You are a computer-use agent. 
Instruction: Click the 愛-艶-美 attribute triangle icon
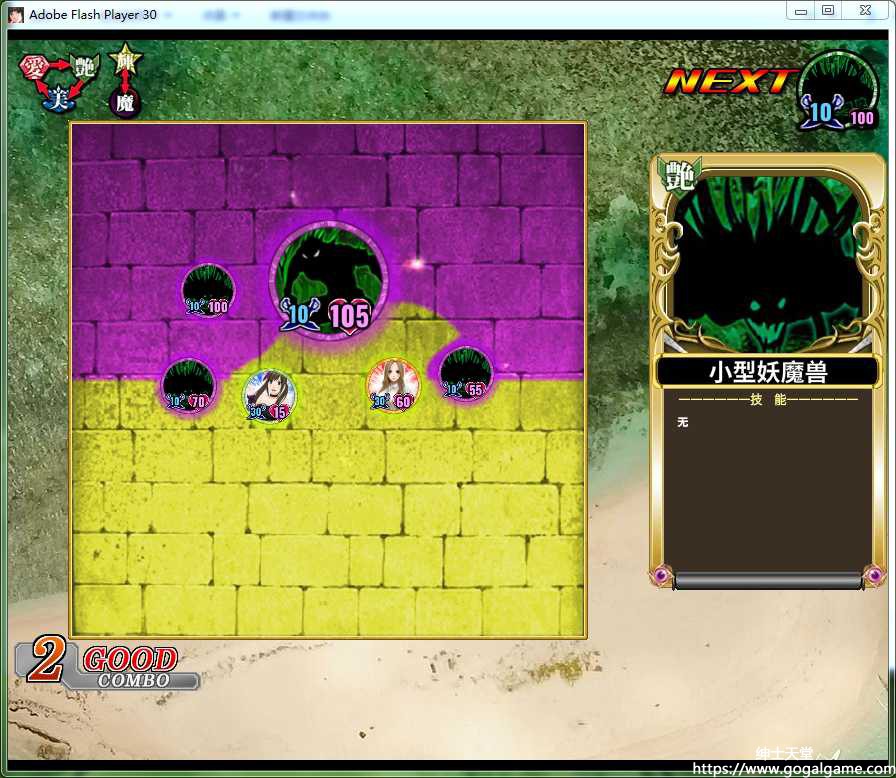(x=58, y=80)
